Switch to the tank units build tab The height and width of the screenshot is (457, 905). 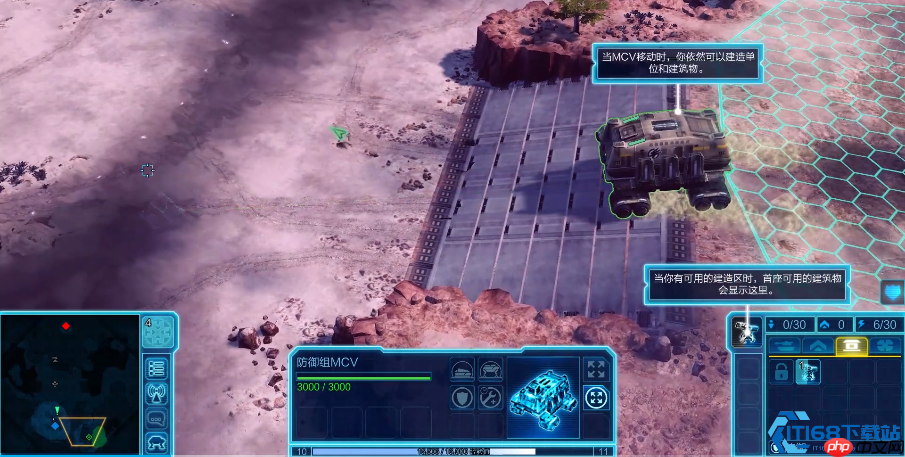point(783,345)
